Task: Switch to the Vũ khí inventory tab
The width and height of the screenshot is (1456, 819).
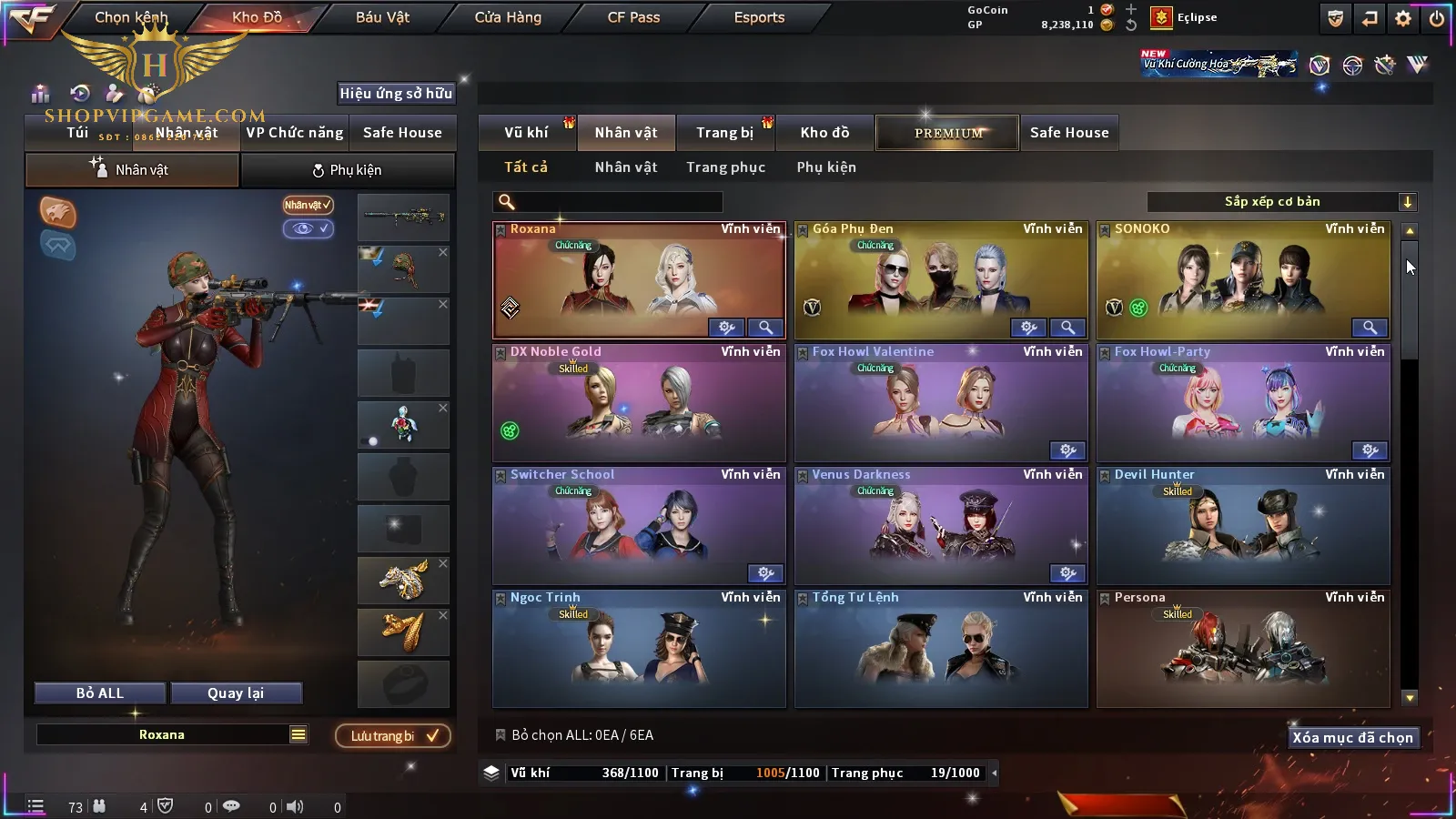Action: [x=526, y=133]
